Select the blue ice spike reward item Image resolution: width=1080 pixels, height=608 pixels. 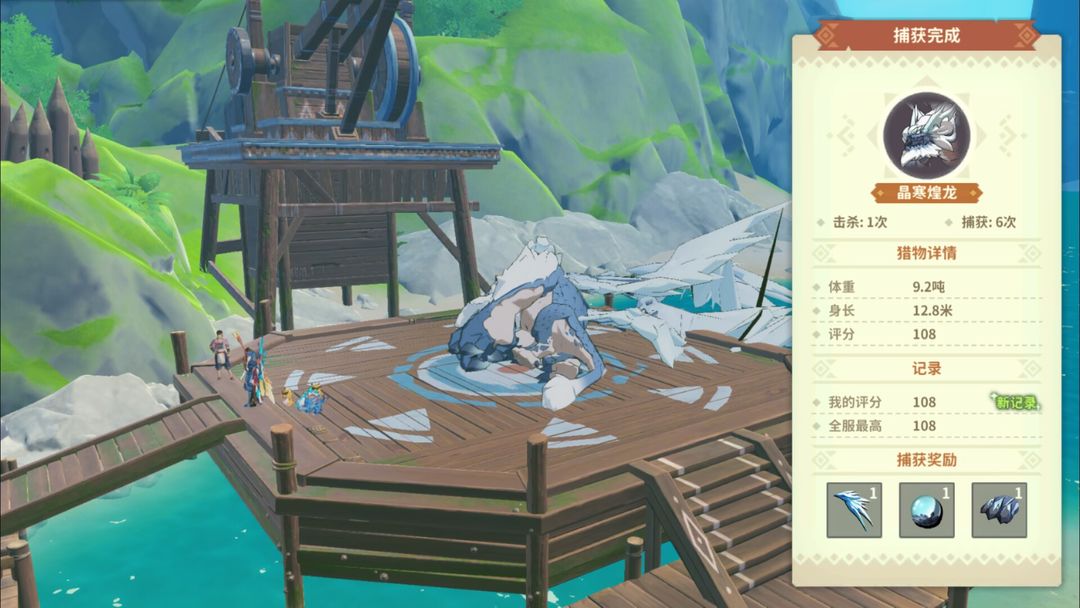point(854,510)
